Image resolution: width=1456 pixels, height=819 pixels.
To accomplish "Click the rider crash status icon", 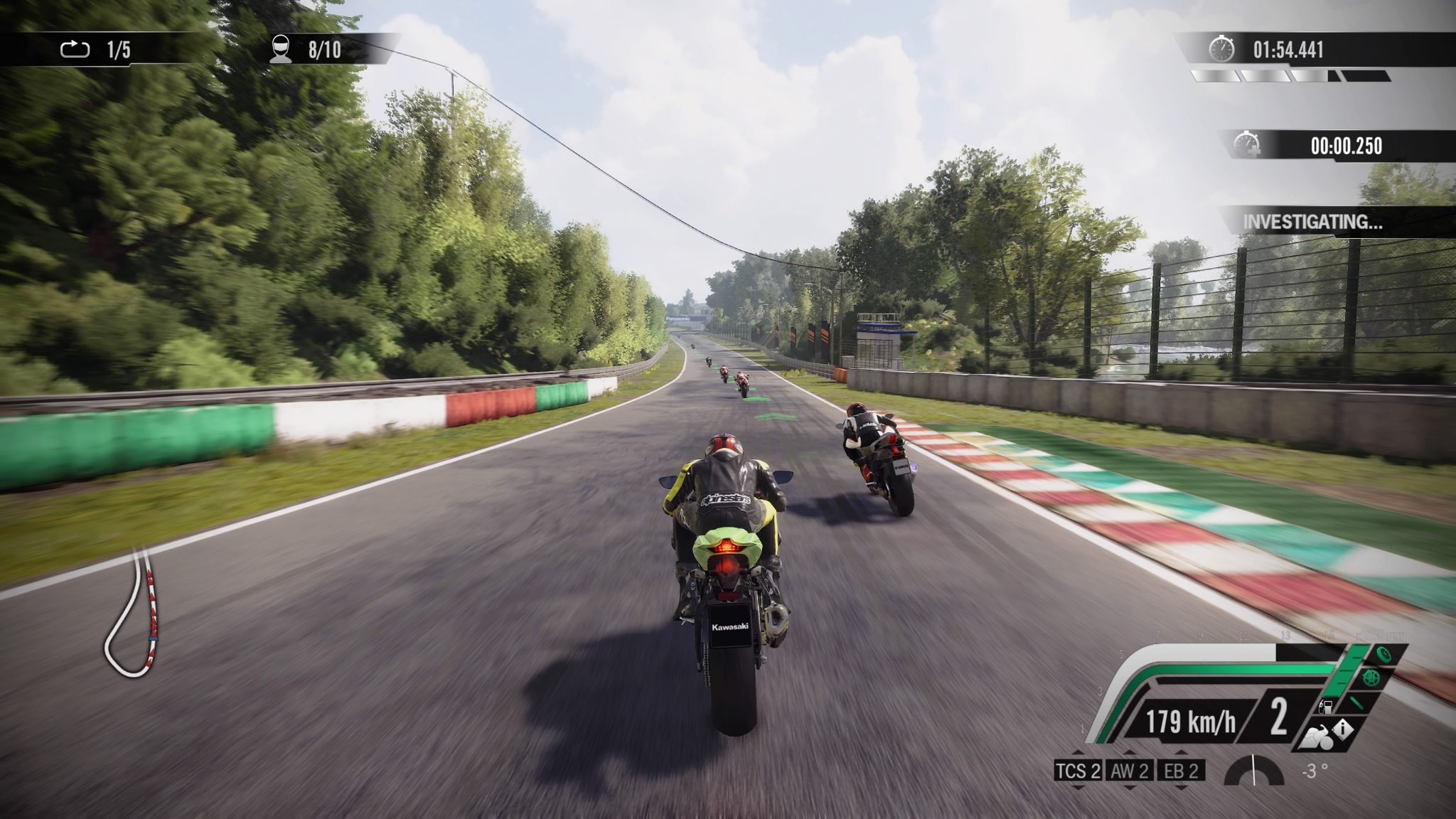I will click(1317, 739).
